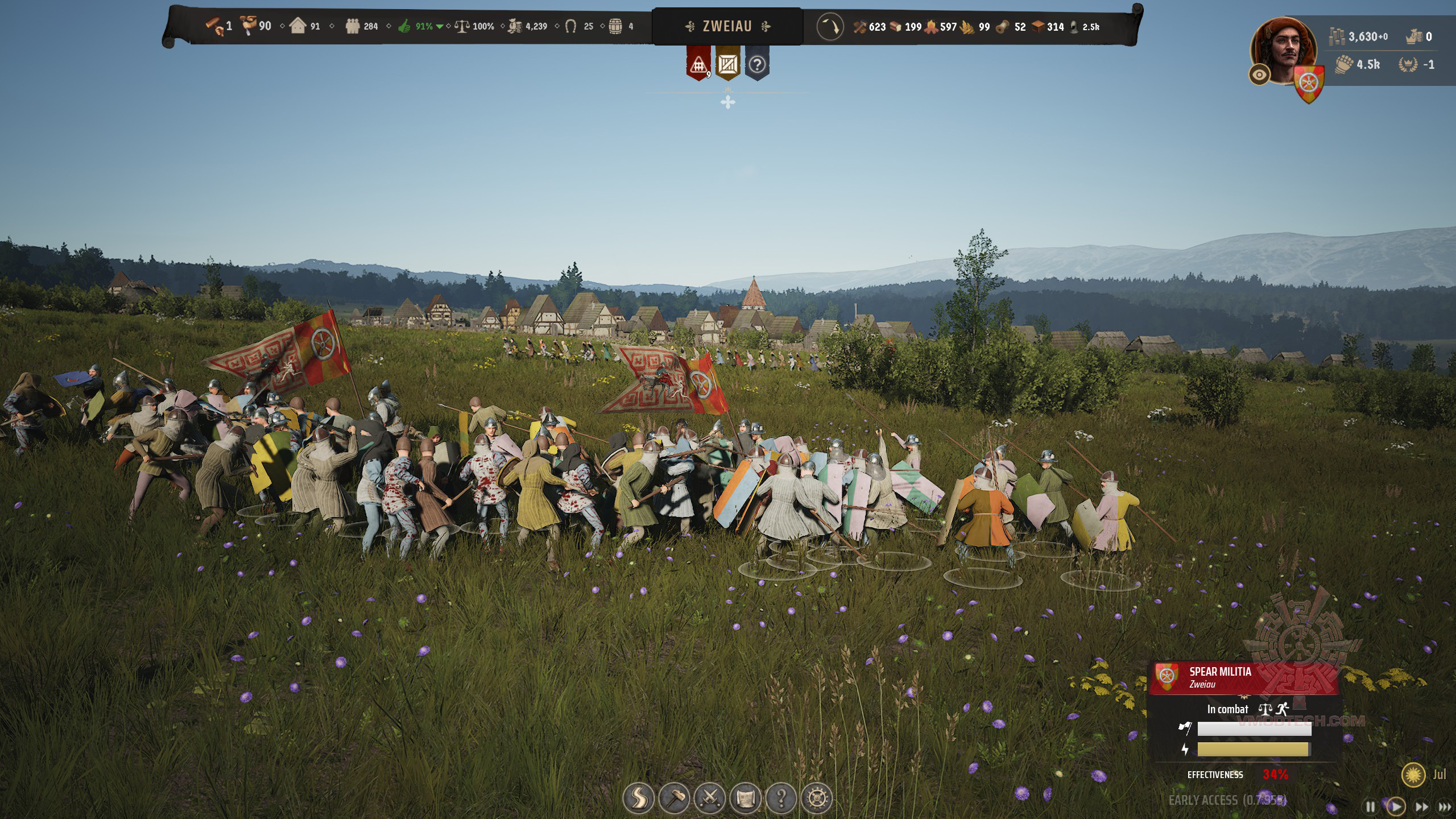The height and width of the screenshot is (819, 1456).
Task: Open the ship wheel settings menu
Action: click(817, 799)
